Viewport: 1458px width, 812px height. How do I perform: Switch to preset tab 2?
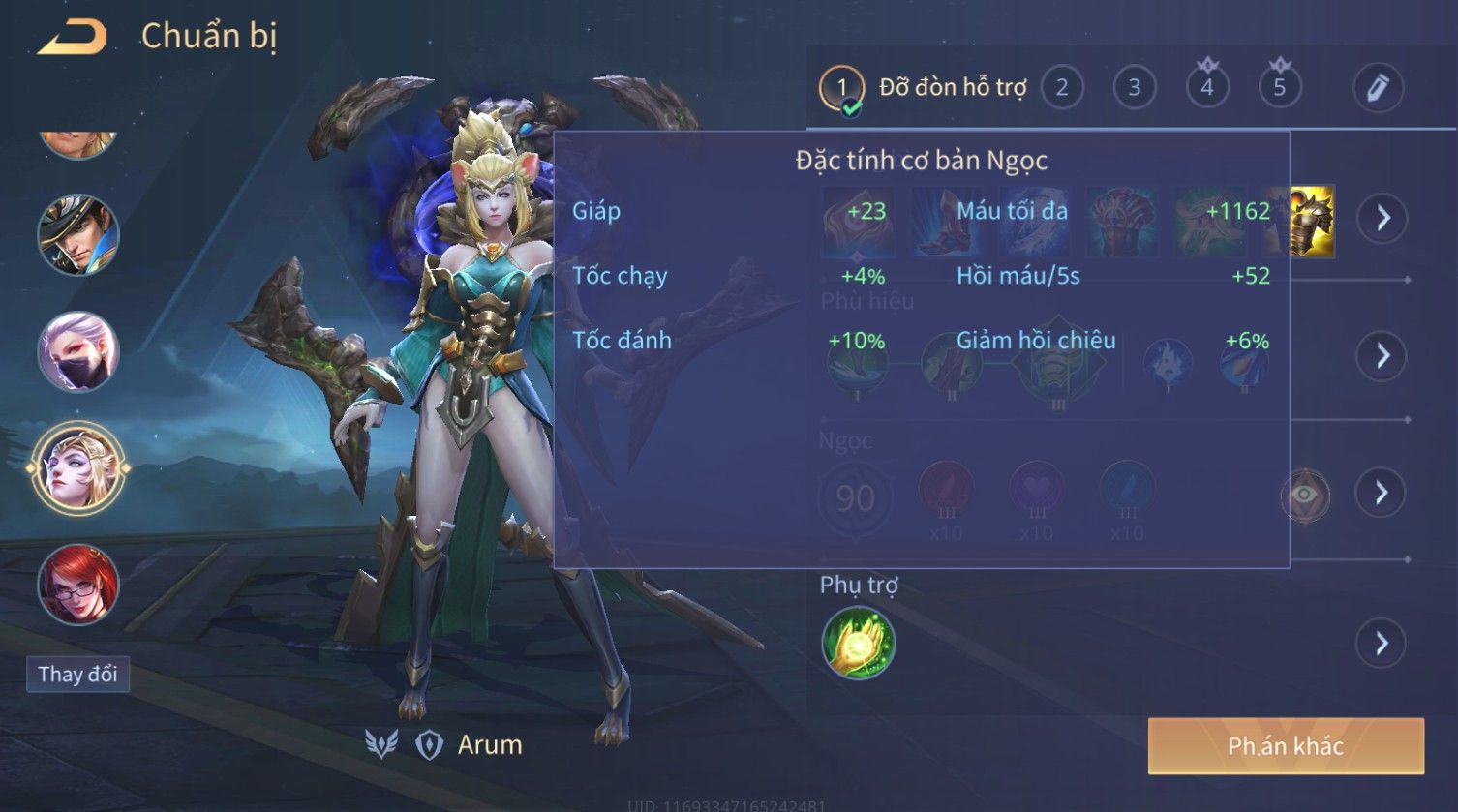point(1062,88)
